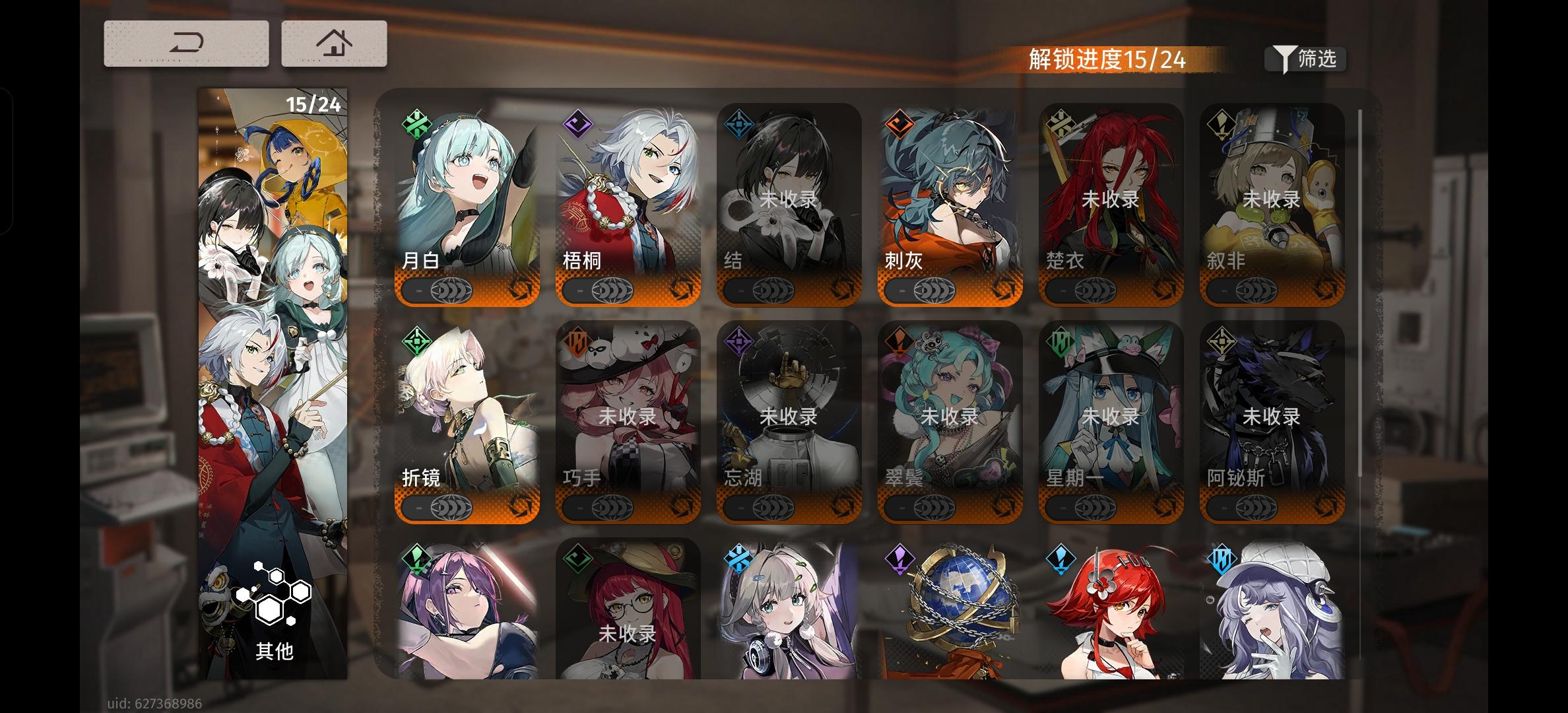This screenshot has width=1568, height=713.
Task: Click the back arrow button
Action: 186,42
